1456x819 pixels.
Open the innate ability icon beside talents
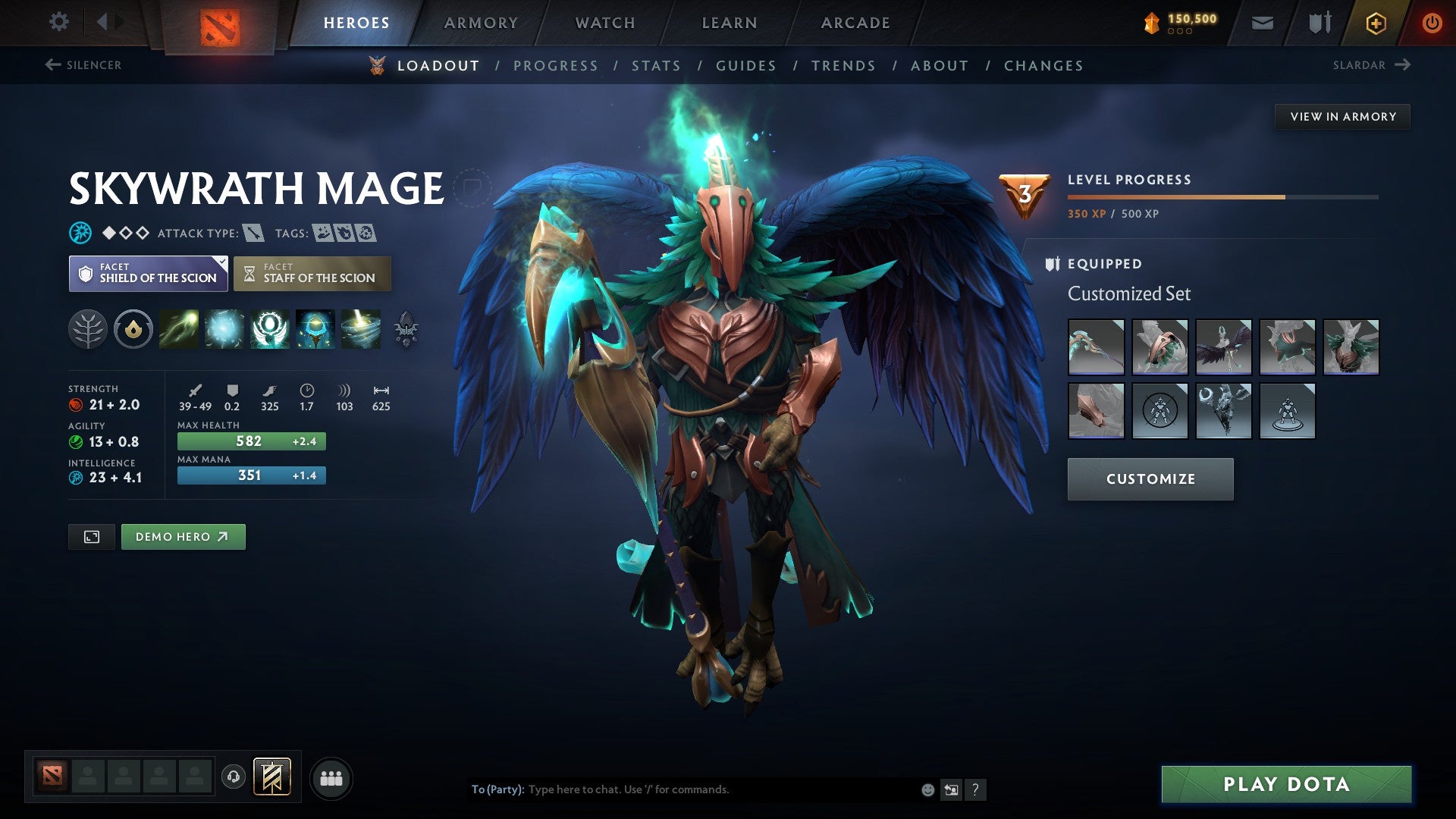(x=133, y=329)
